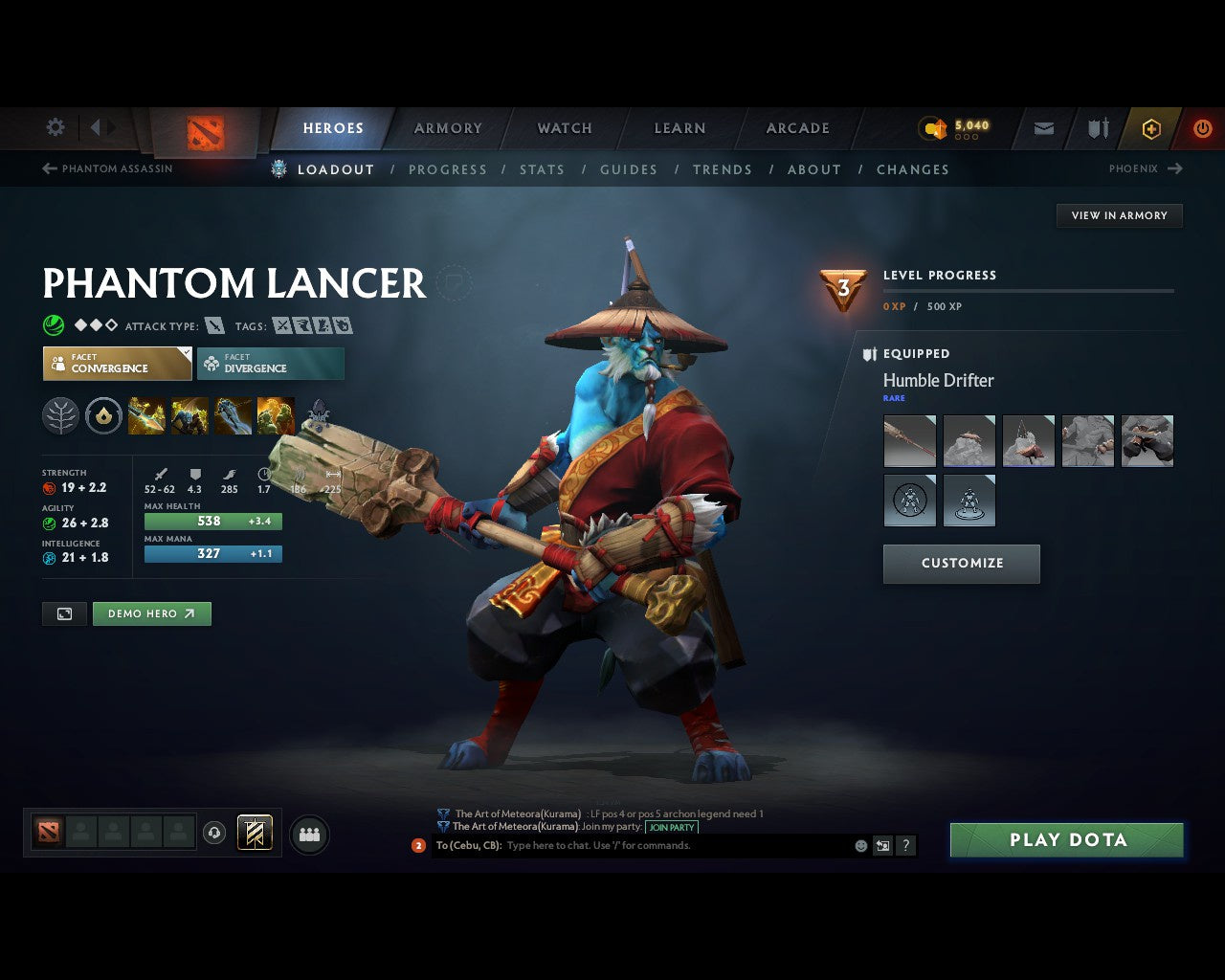1225x980 pixels.
Task: Click View in Armory button
Action: click(x=1119, y=215)
